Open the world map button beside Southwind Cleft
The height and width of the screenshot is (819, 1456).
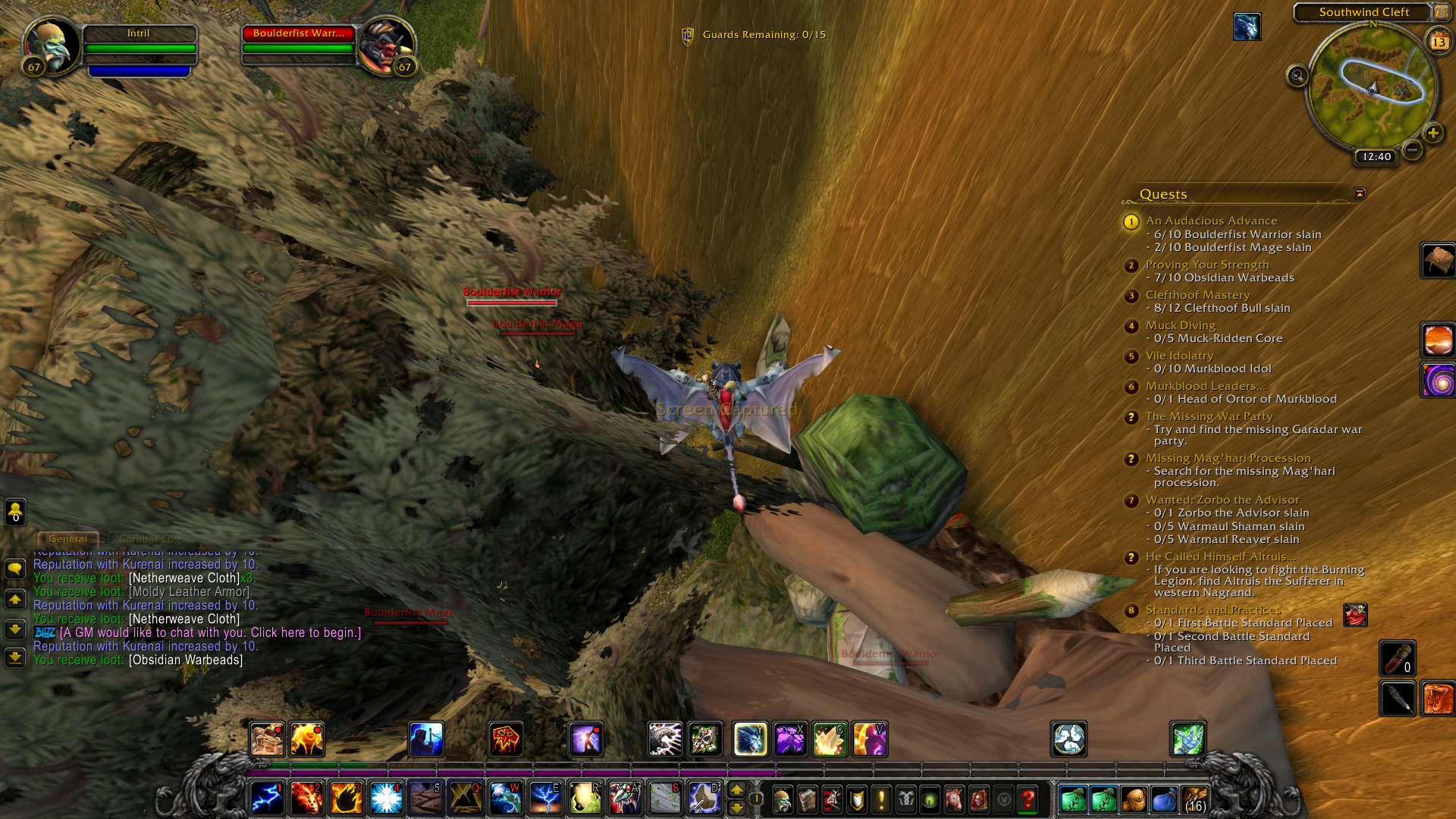pyautogui.click(x=1441, y=12)
